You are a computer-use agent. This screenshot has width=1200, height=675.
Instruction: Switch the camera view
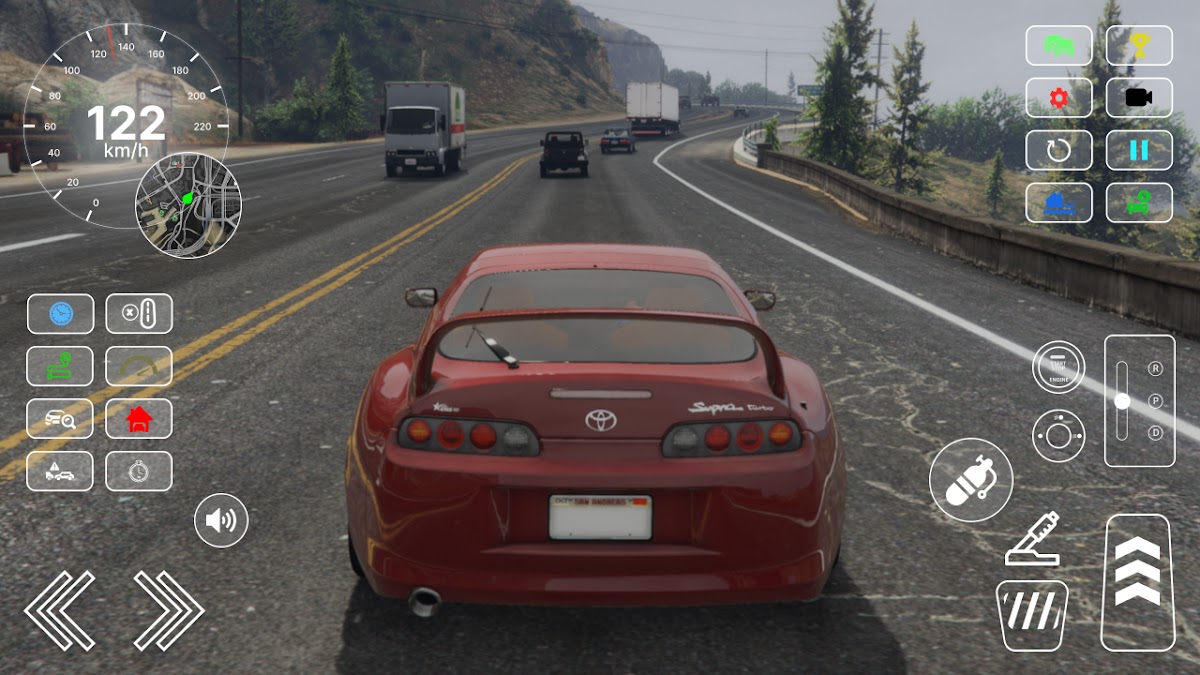[x=1139, y=98]
